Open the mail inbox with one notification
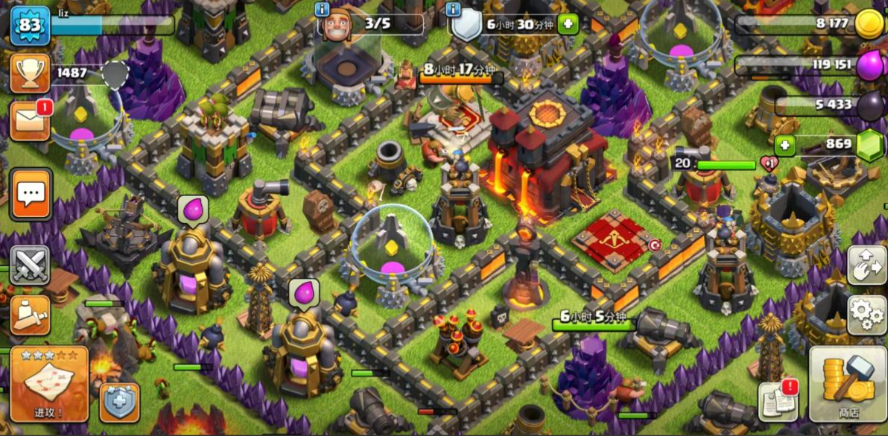The height and width of the screenshot is (436, 888). tap(30, 120)
